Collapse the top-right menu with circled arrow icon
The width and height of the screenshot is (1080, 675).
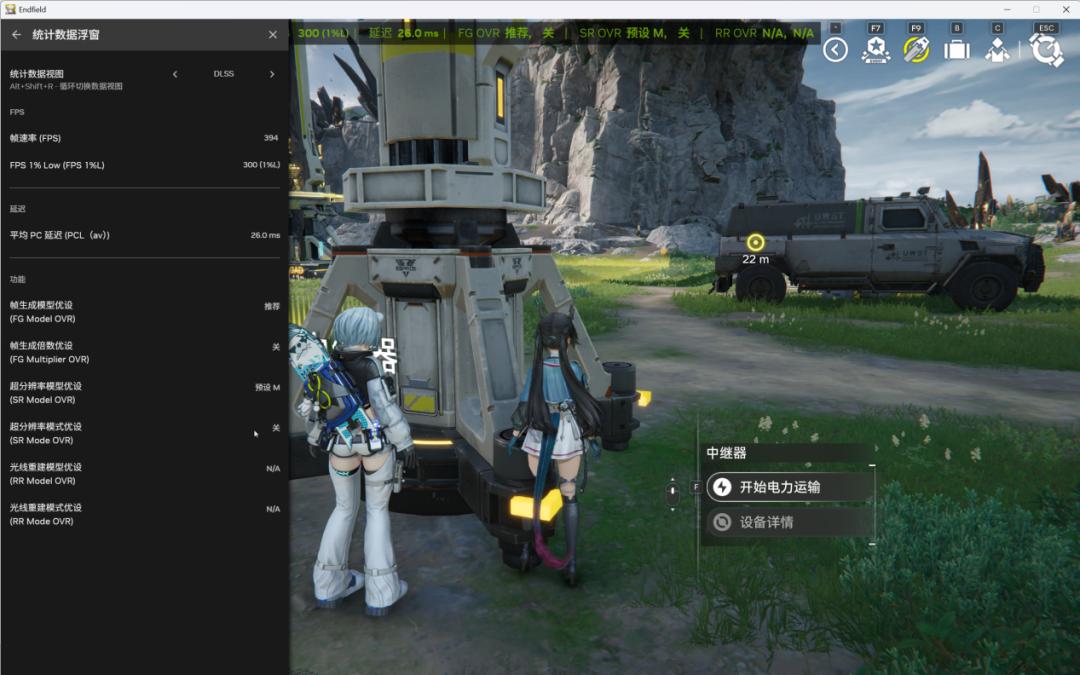pyautogui.click(x=836, y=50)
